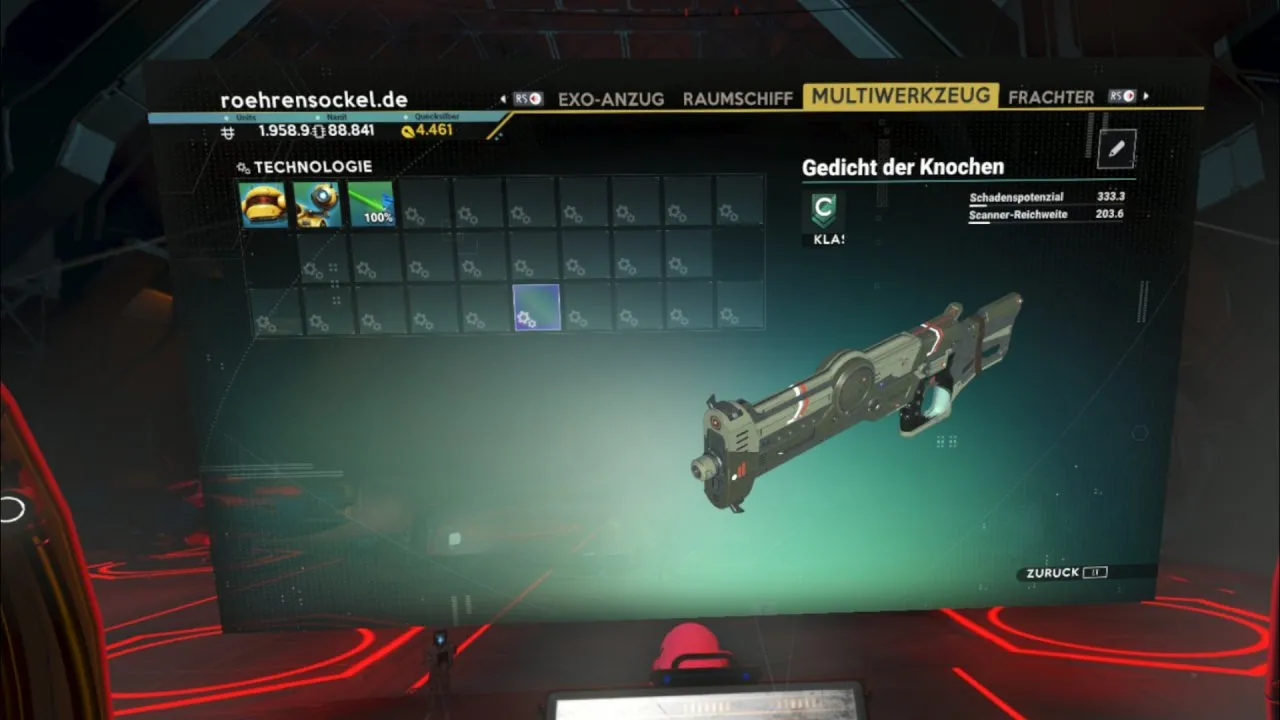Switch to the EXO-ANZUG tab

(611, 99)
